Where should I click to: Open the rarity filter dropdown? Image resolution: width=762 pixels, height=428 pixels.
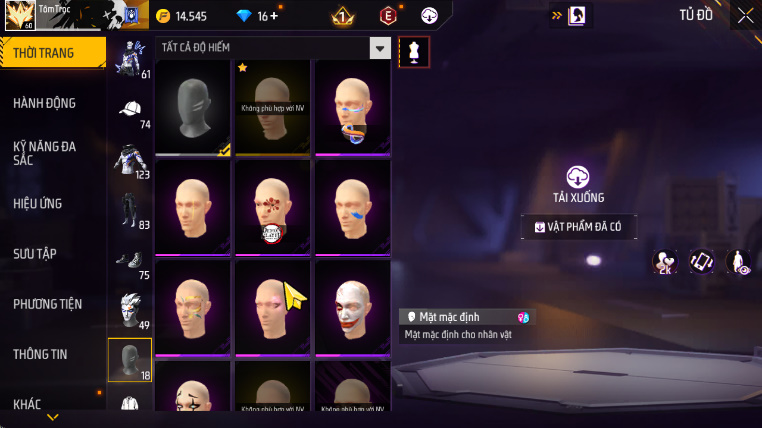(x=379, y=47)
